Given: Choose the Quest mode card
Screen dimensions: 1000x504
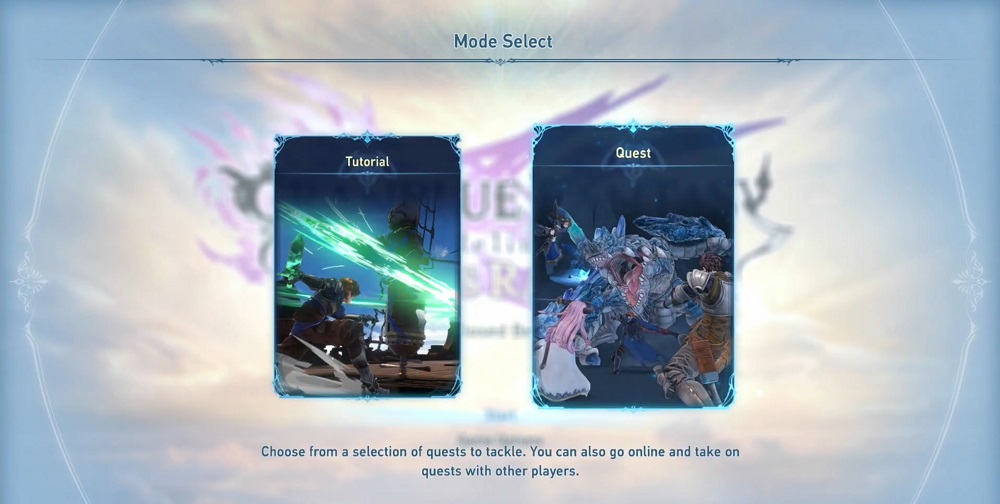Looking at the screenshot, I should [633, 266].
